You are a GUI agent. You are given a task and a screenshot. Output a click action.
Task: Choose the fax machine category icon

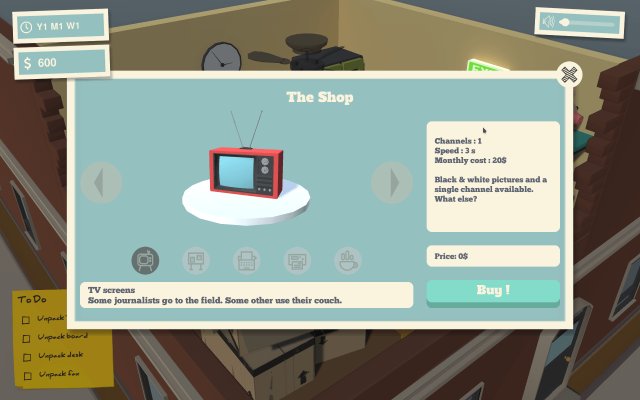[x=298, y=260]
